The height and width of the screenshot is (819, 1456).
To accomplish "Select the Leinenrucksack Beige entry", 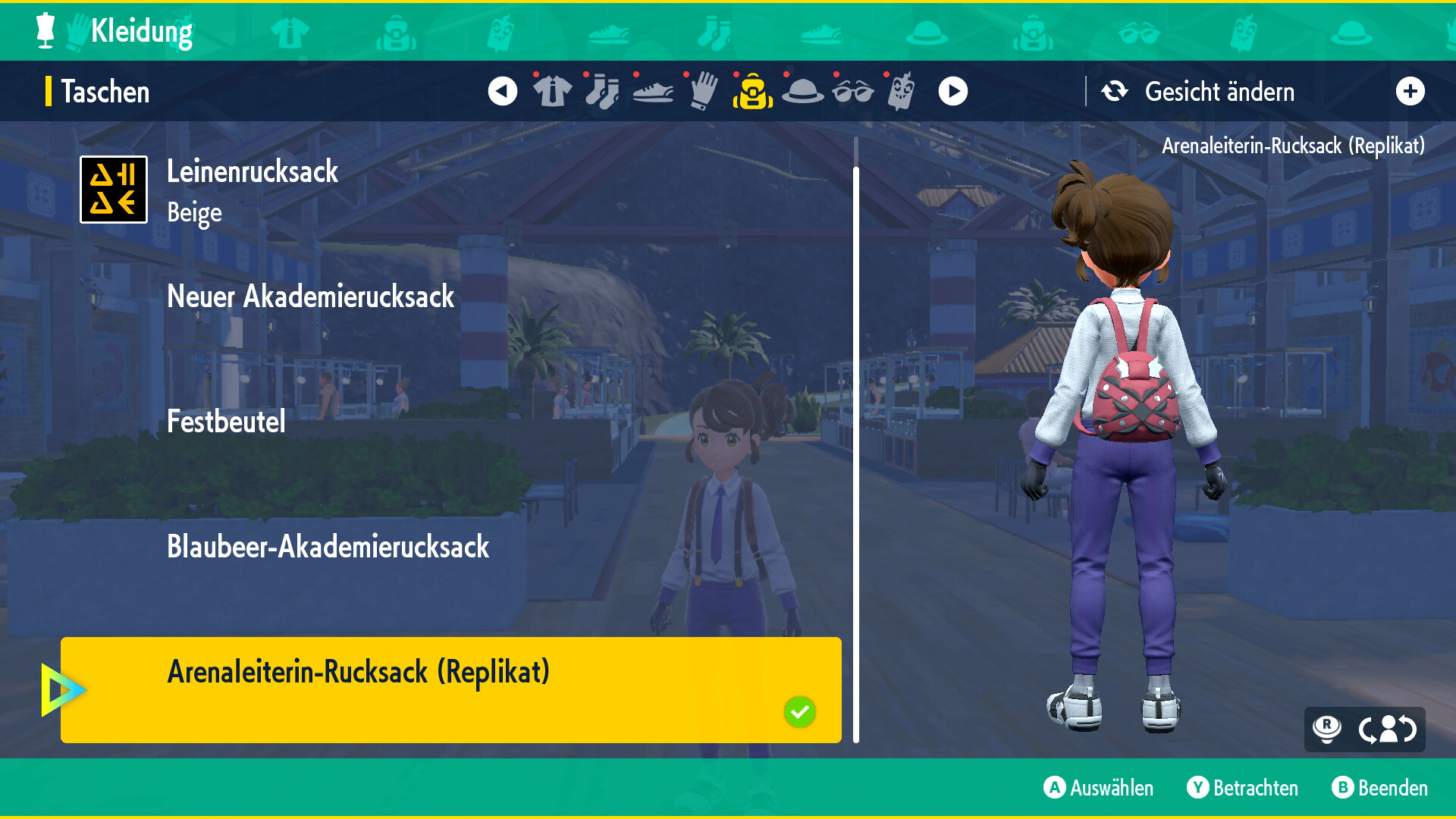I will tap(253, 190).
